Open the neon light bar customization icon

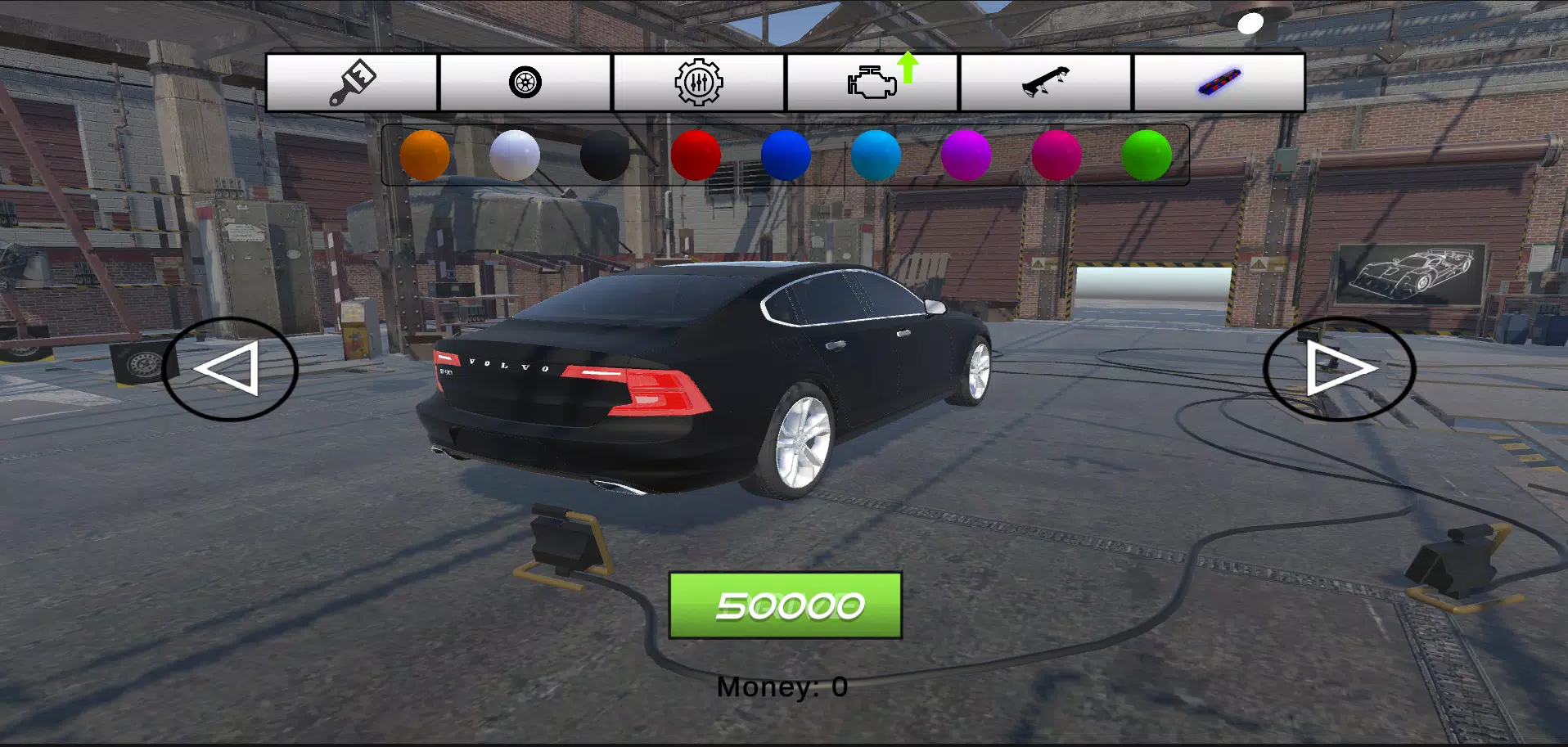[1219, 82]
